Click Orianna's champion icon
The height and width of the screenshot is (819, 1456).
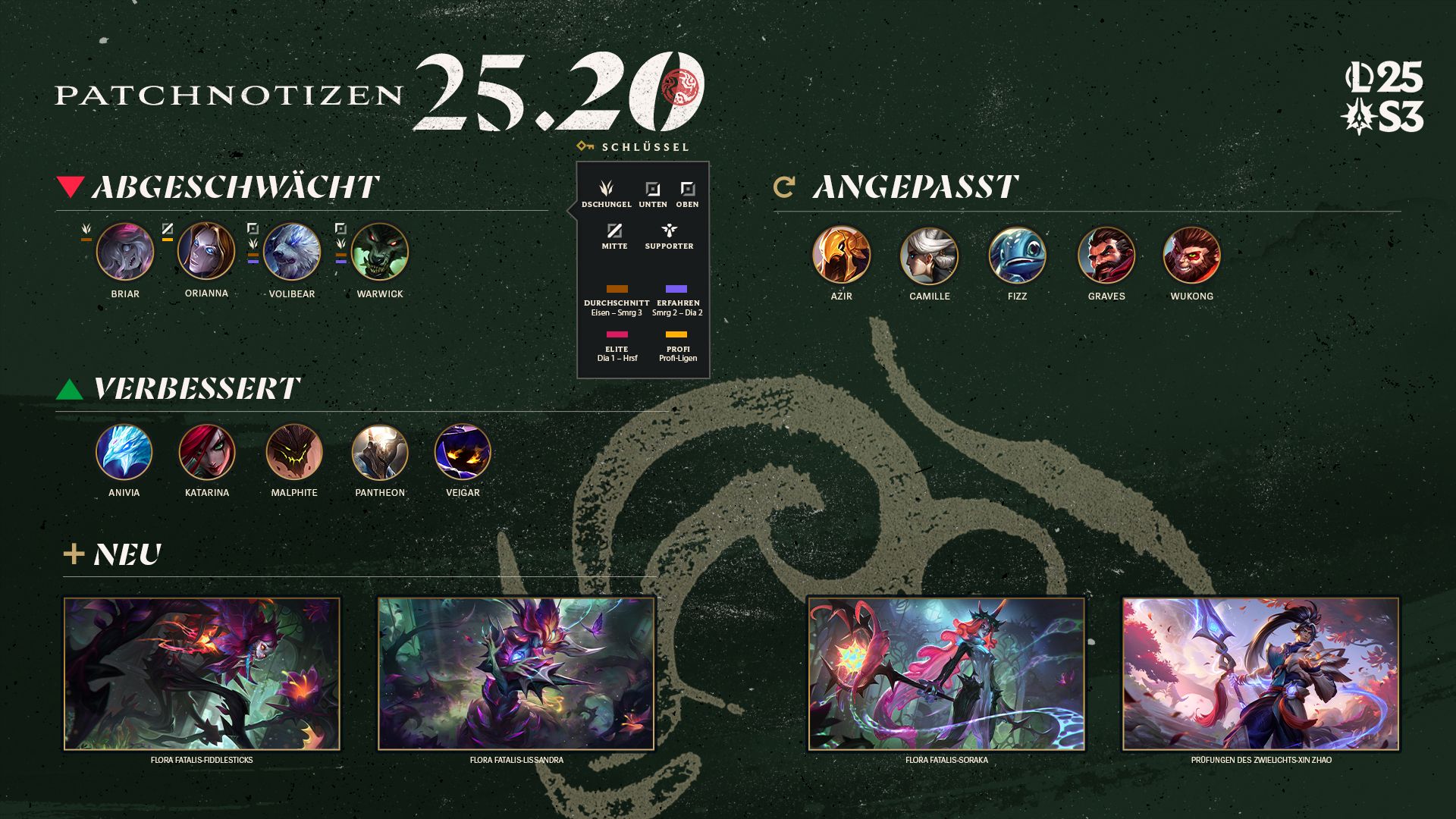(x=206, y=251)
